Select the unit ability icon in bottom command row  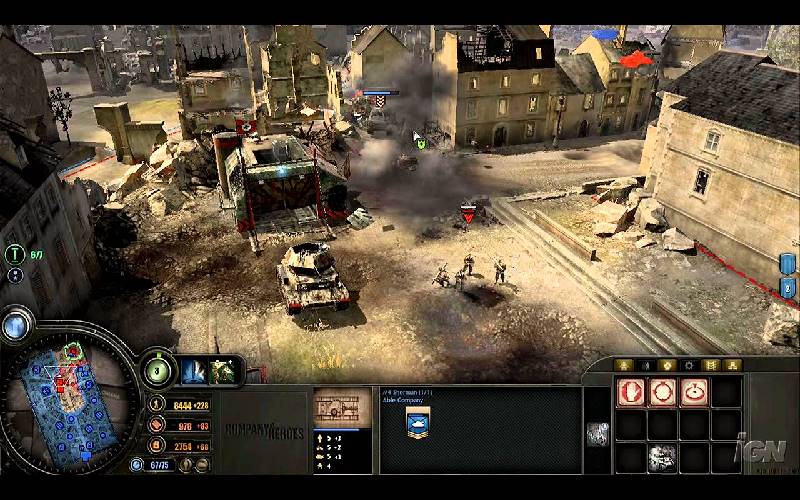pyautogui.click(x=662, y=456)
